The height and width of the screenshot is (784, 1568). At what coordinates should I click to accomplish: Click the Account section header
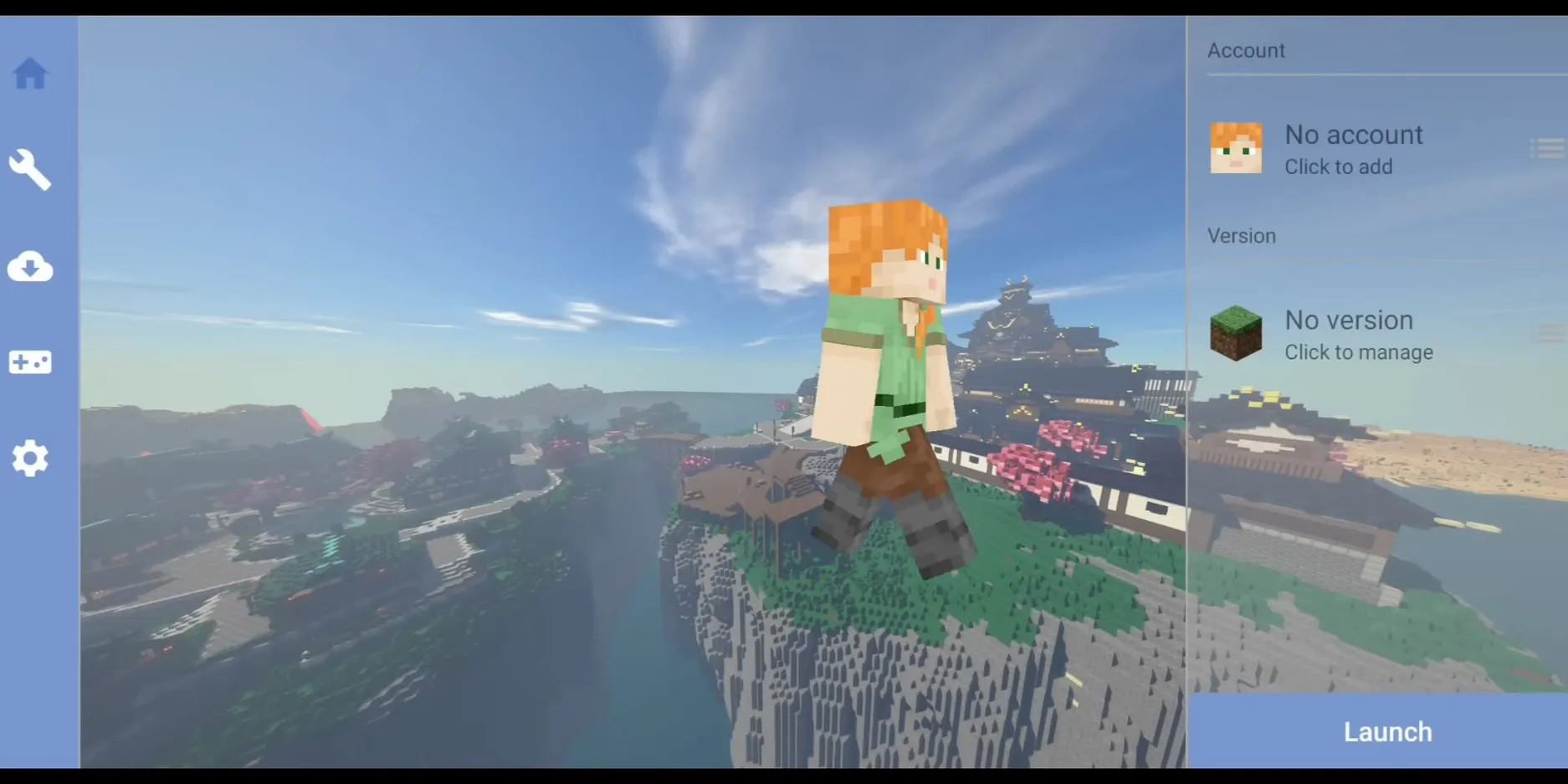pyautogui.click(x=1246, y=50)
